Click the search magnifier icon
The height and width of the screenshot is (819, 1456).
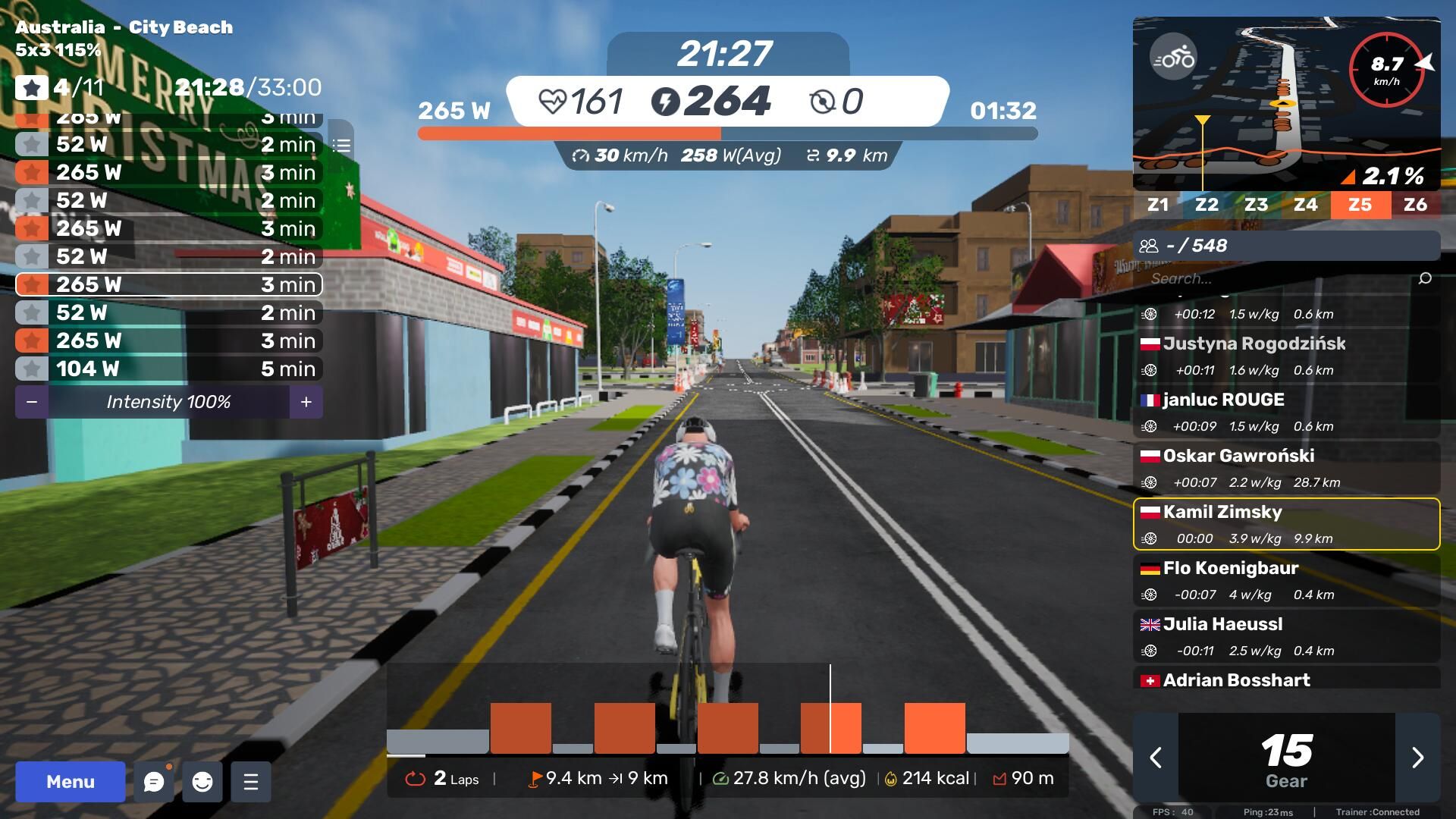pos(1425,278)
